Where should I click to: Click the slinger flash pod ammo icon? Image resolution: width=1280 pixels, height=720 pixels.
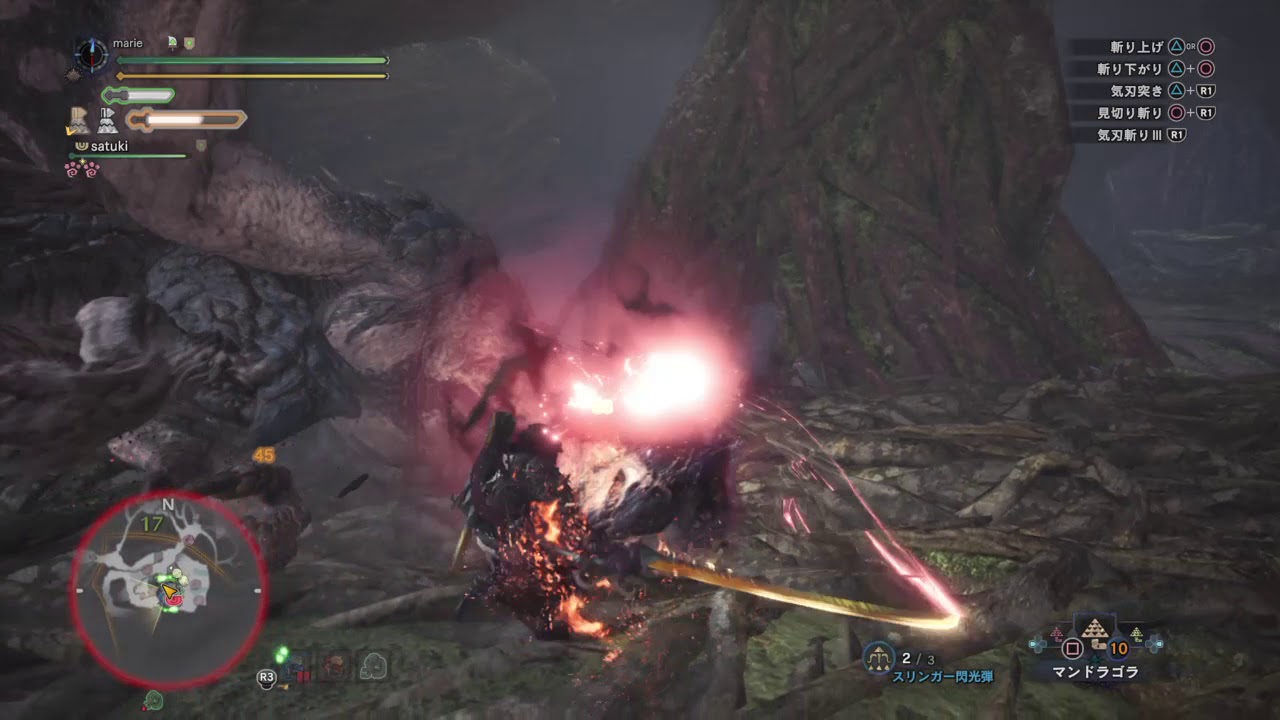tap(879, 657)
